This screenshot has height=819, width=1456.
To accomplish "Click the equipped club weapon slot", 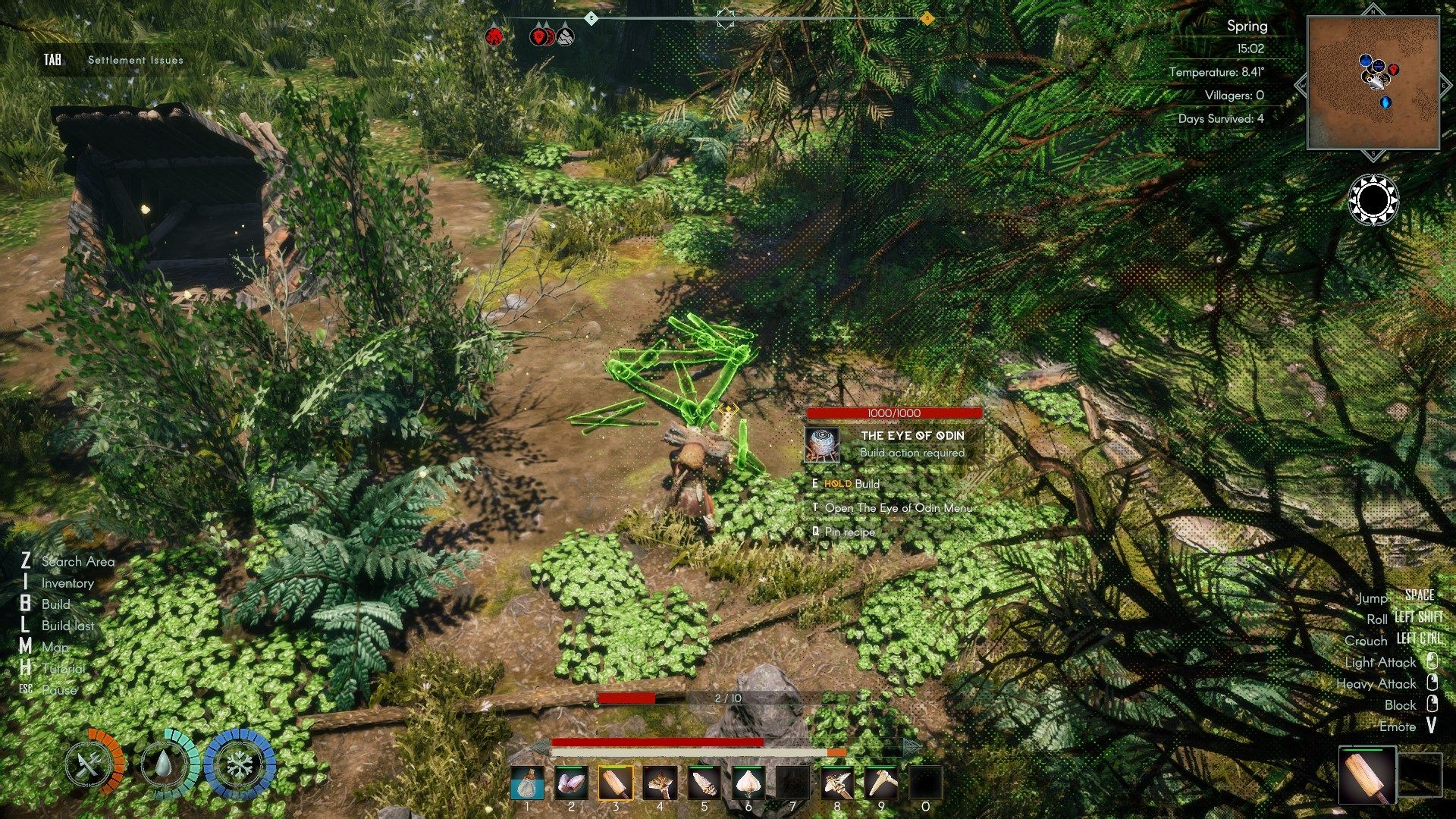I will tap(1367, 775).
